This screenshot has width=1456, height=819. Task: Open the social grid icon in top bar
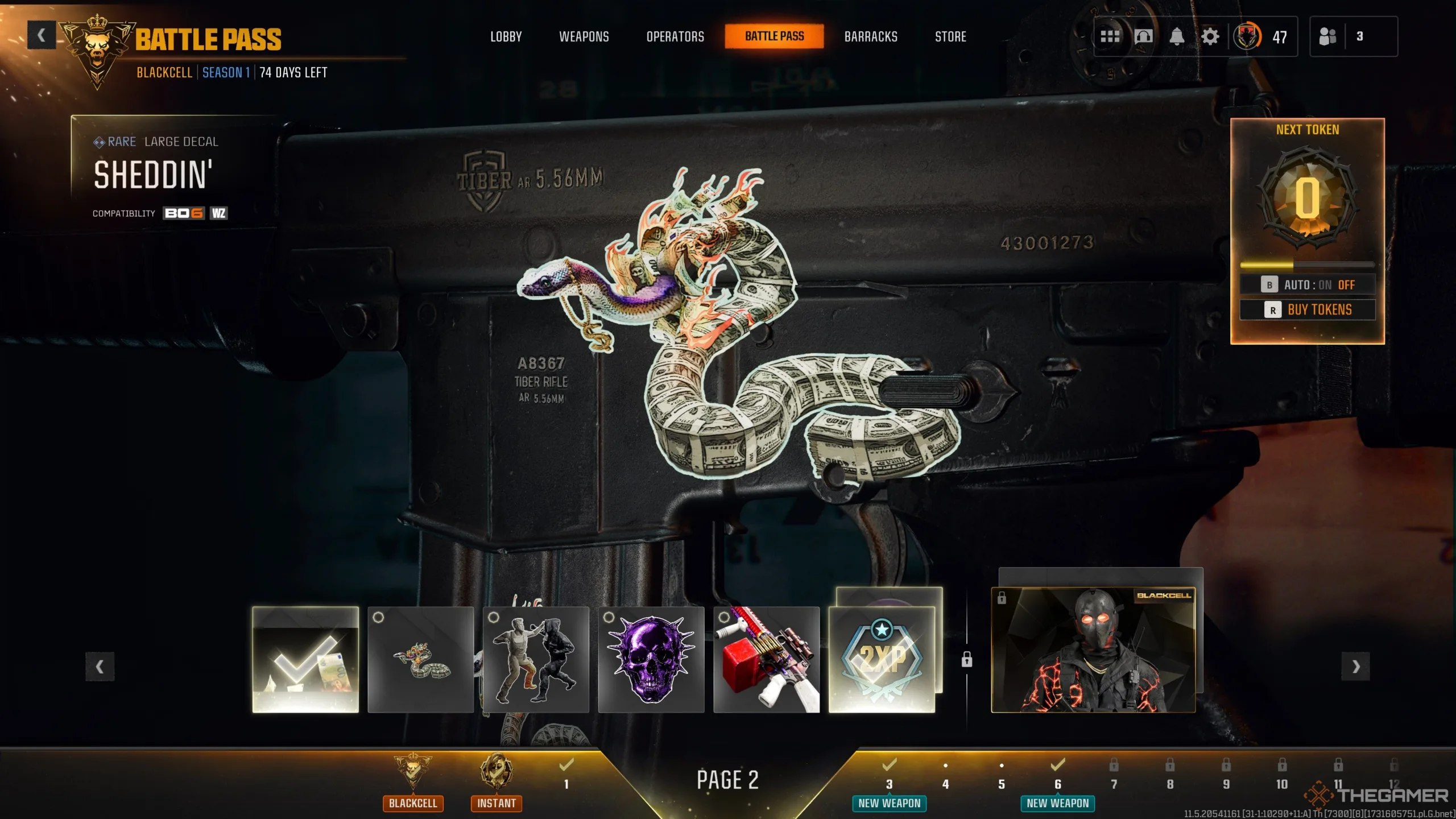(1110, 36)
